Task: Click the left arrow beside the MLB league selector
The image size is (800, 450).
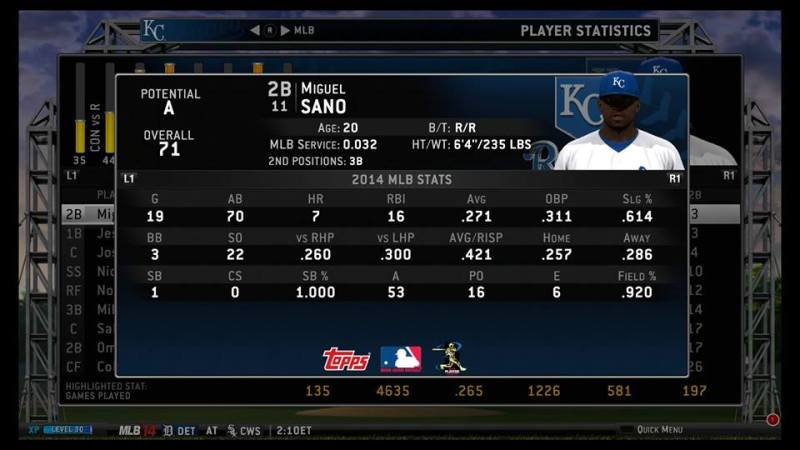Action: [255, 30]
